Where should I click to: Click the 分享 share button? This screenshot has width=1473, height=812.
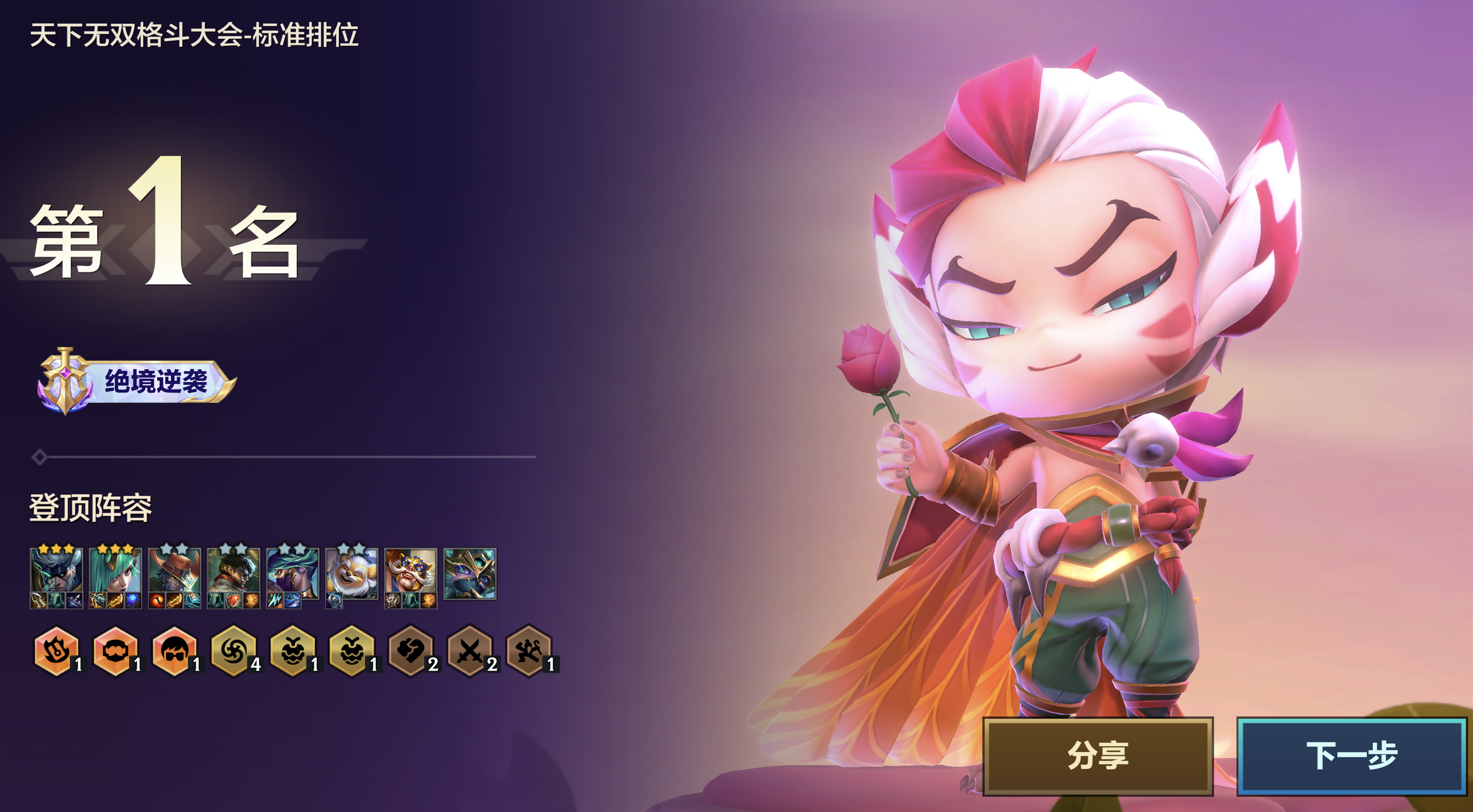[1097, 755]
